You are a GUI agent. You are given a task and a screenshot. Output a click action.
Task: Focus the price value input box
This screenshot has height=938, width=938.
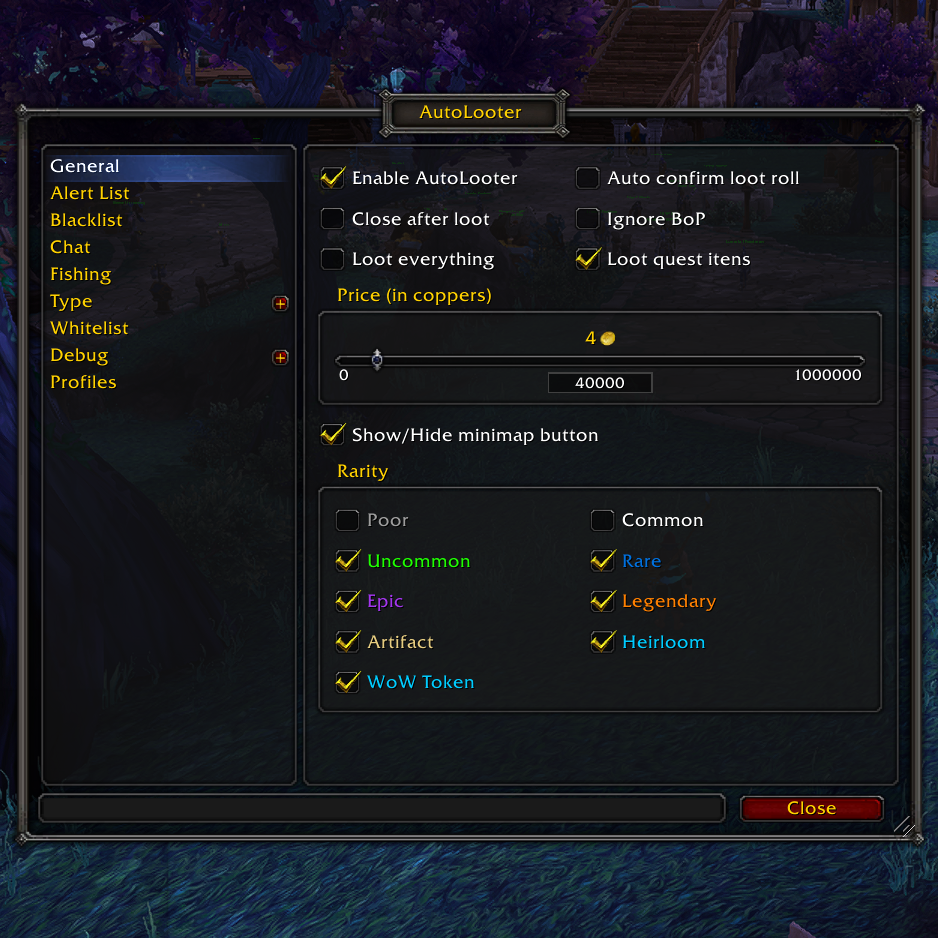click(600, 383)
